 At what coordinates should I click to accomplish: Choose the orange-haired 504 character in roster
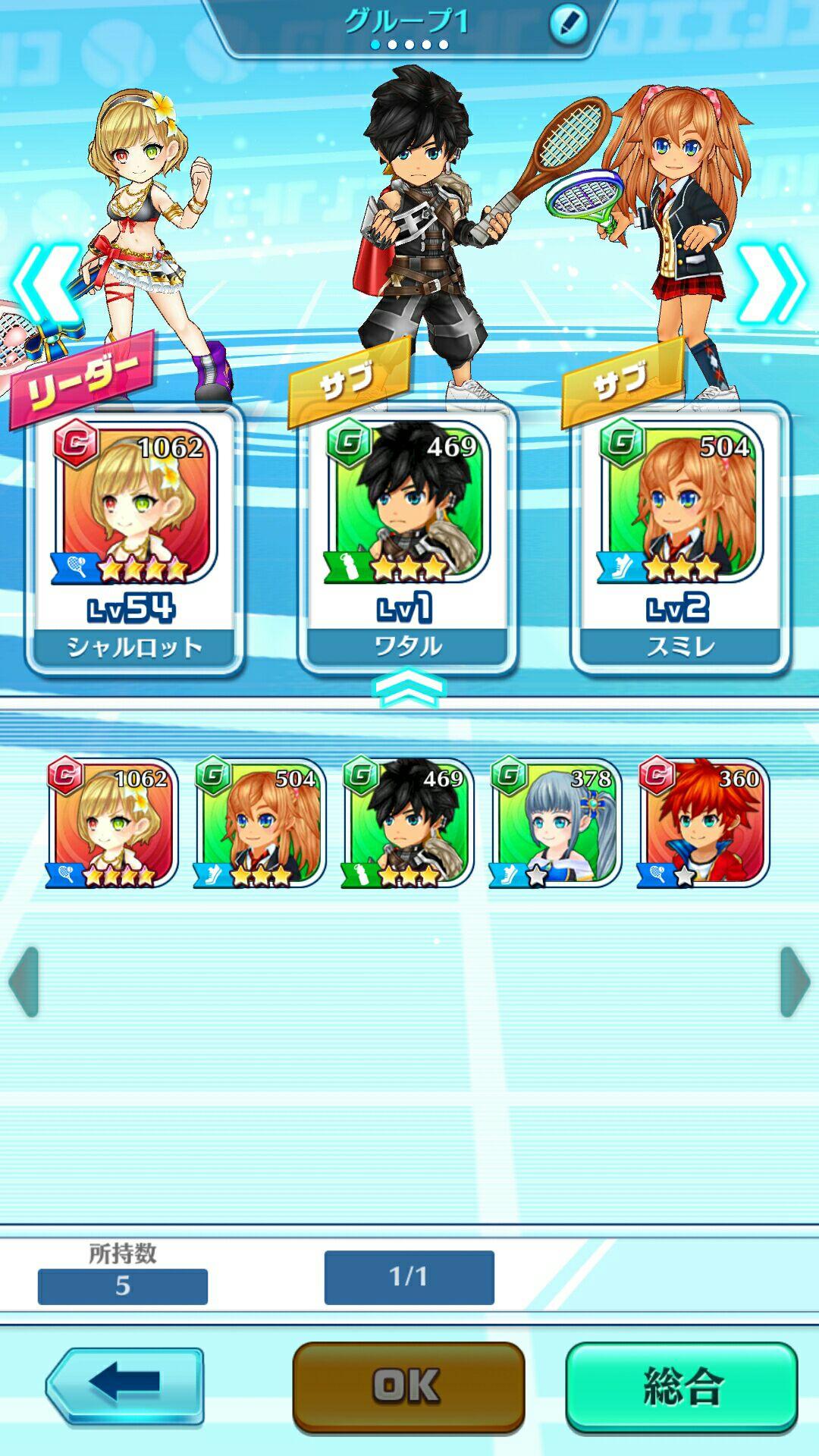(260, 823)
